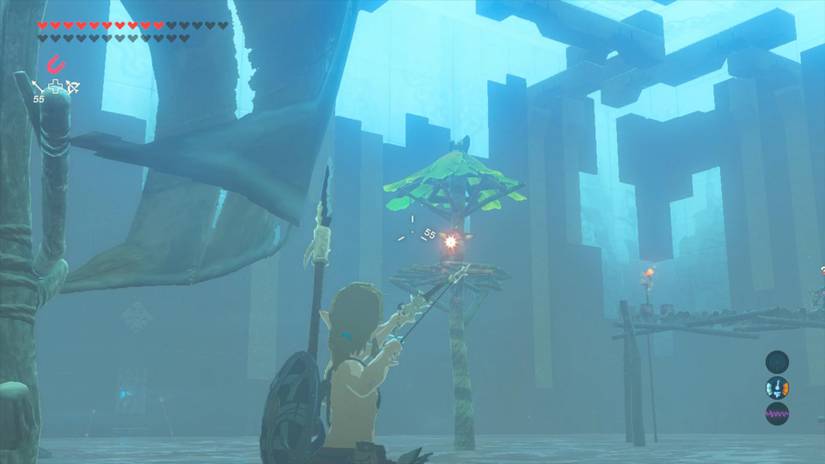Viewport: 825px width, 464px height.
Task: Open the bow quick-select icon
Action: click(x=72, y=88)
